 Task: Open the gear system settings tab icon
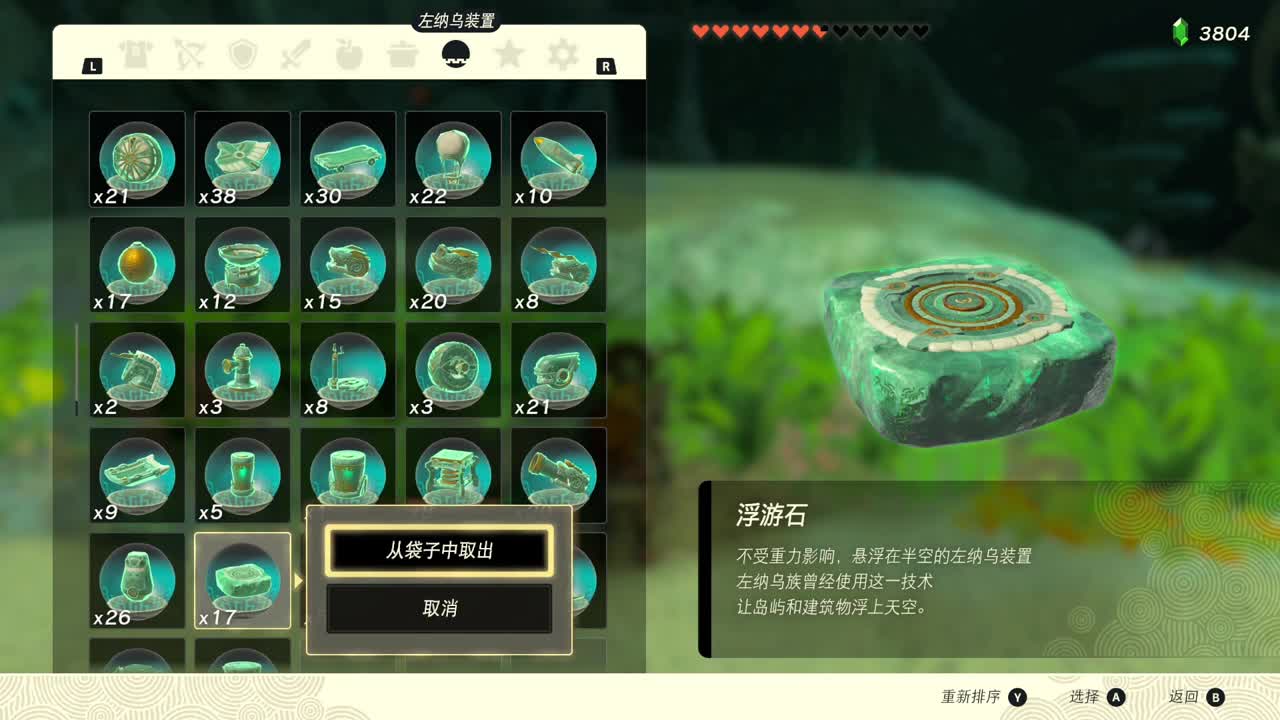pos(563,55)
